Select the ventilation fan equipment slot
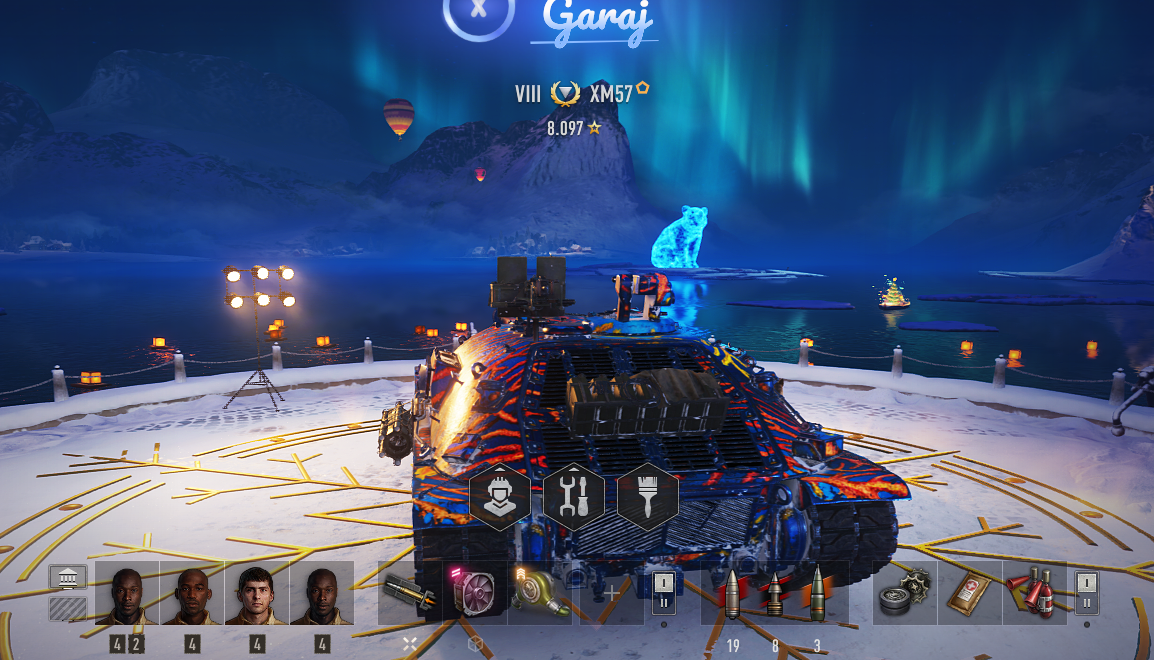This screenshot has width=1154, height=660. [x=475, y=593]
